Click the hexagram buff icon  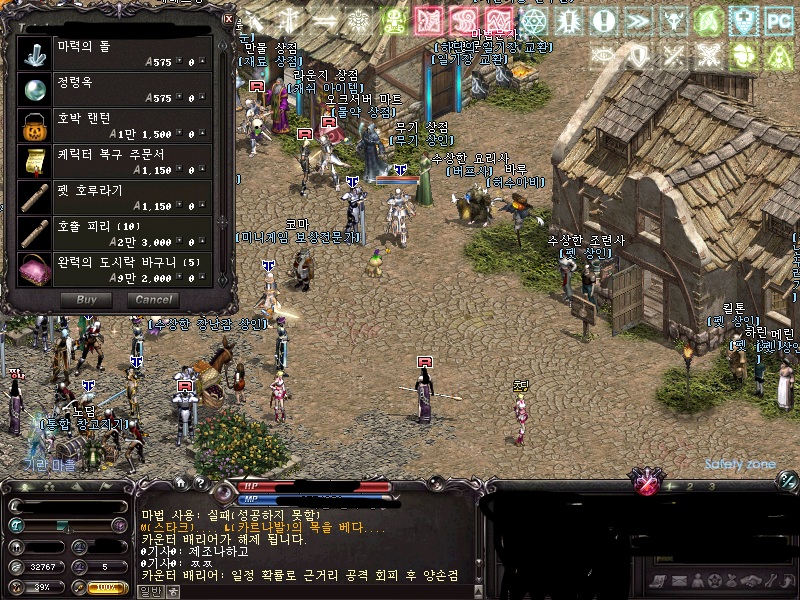pos(533,21)
